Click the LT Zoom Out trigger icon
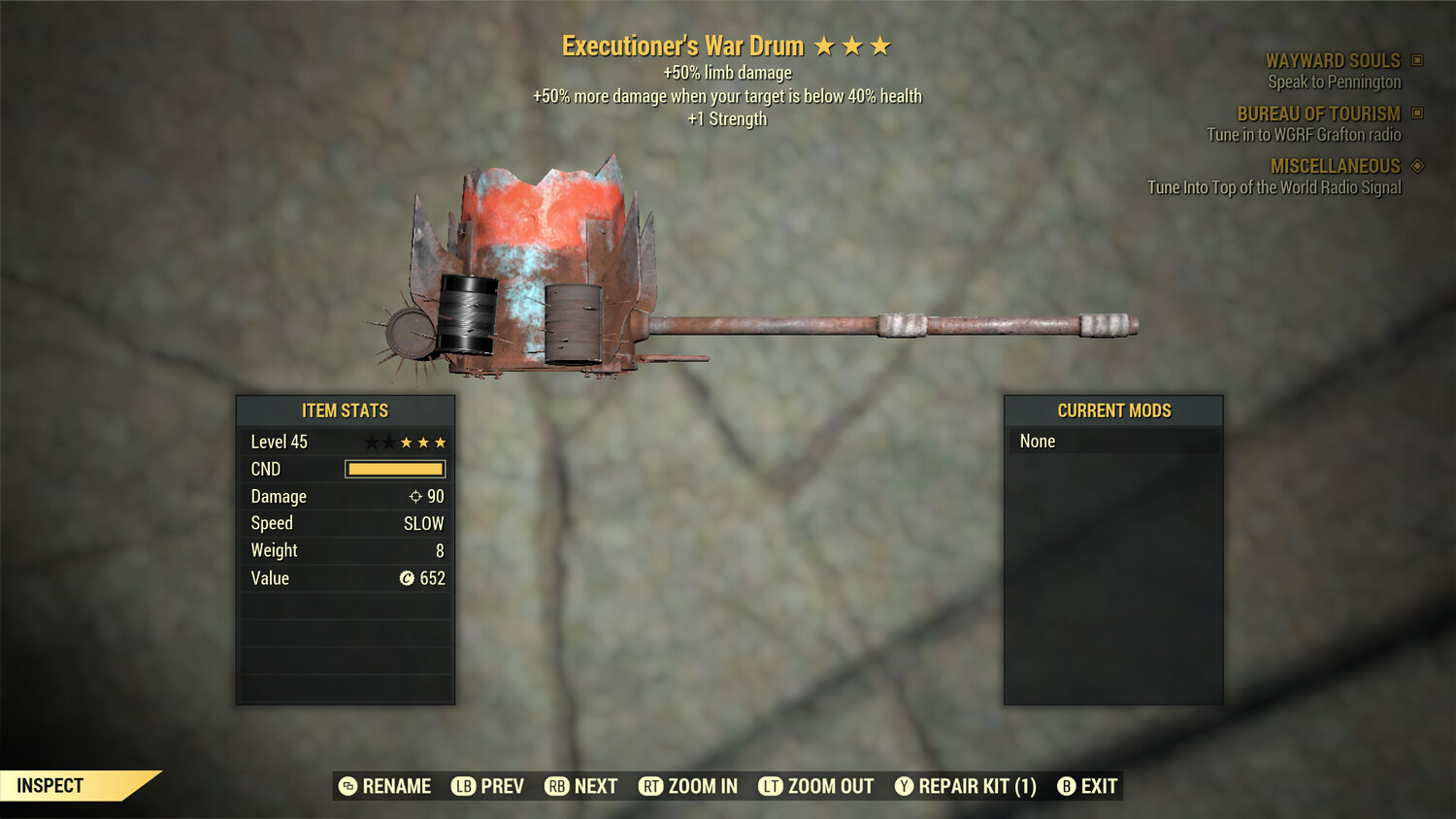 tap(772, 786)
